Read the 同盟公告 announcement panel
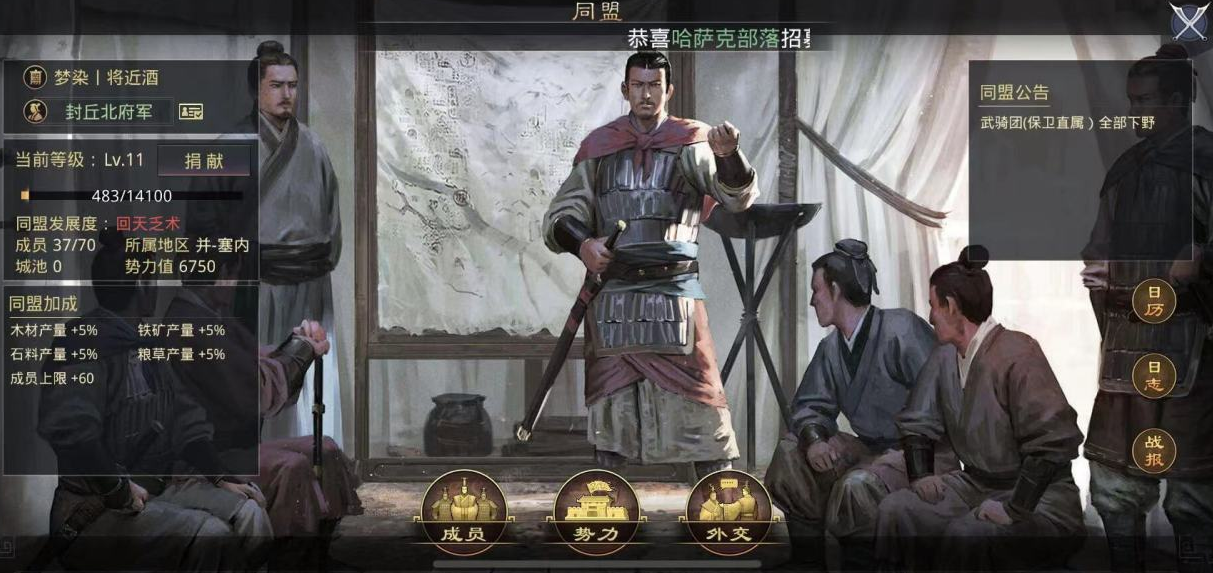Screen dimensions: 1213x573 (x=1079, y=160)
